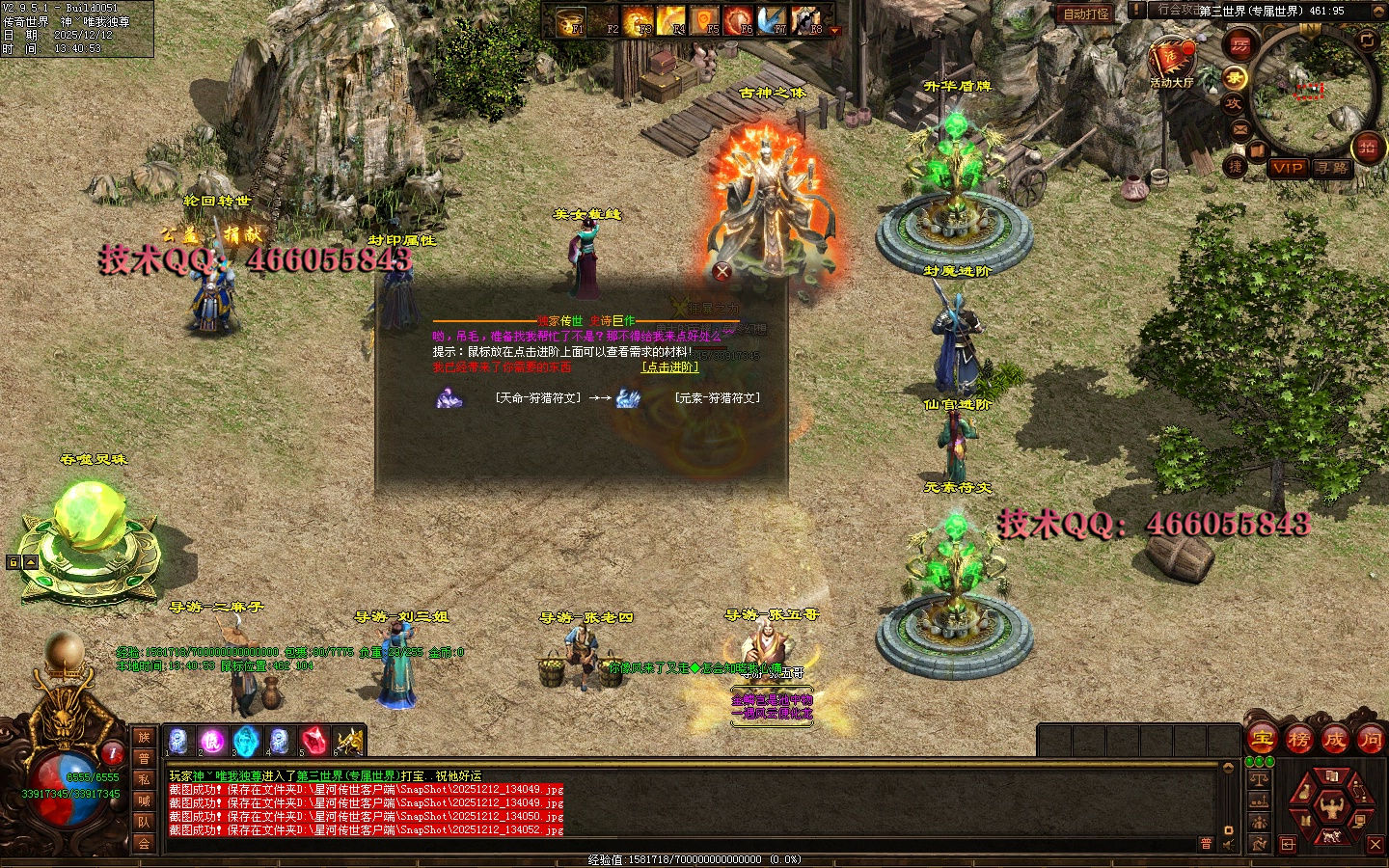
Task: Switch chat to the 私 private channel
Action: point(144,779)
